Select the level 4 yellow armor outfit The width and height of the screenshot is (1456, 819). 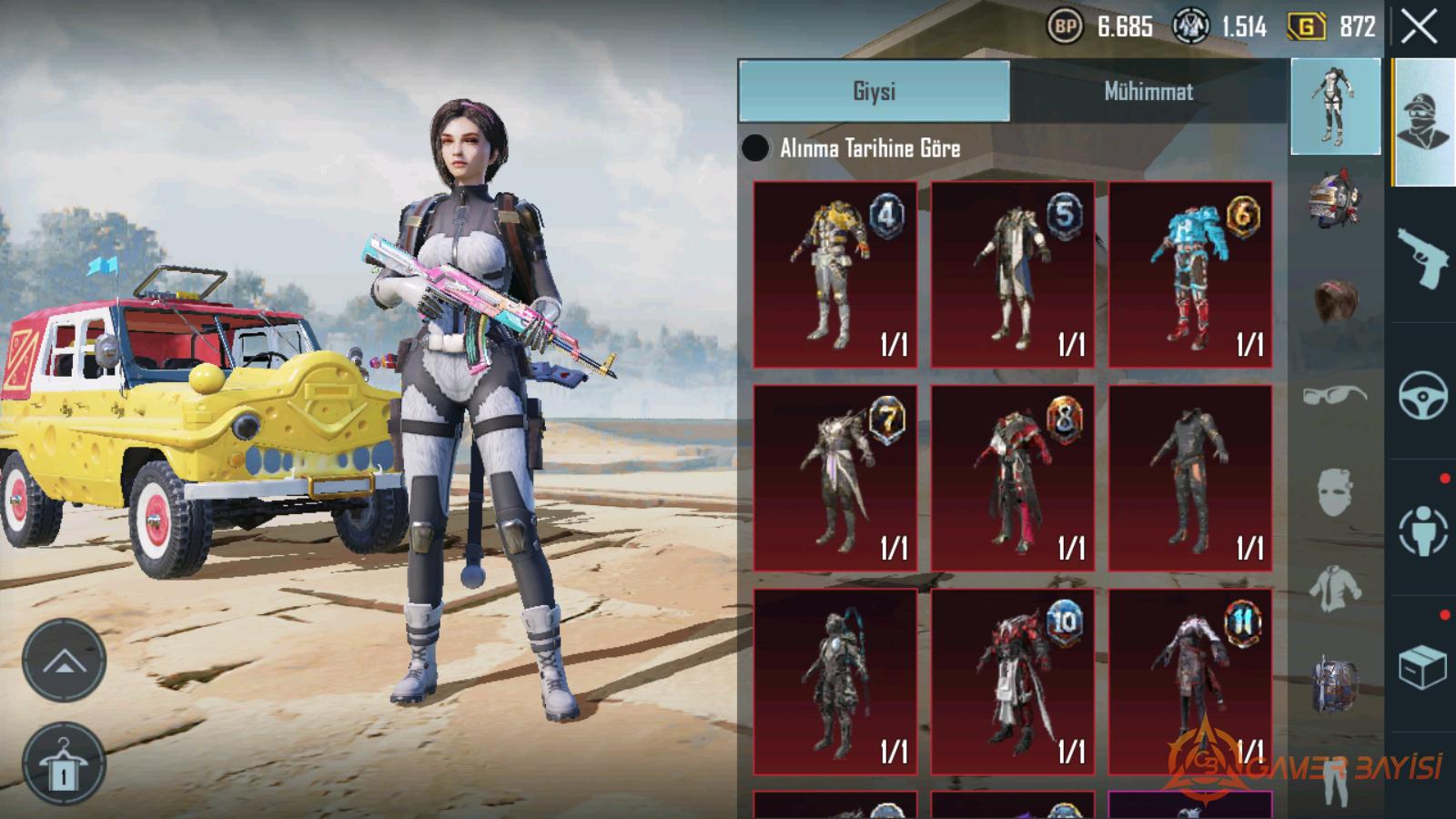pos(834,274)
